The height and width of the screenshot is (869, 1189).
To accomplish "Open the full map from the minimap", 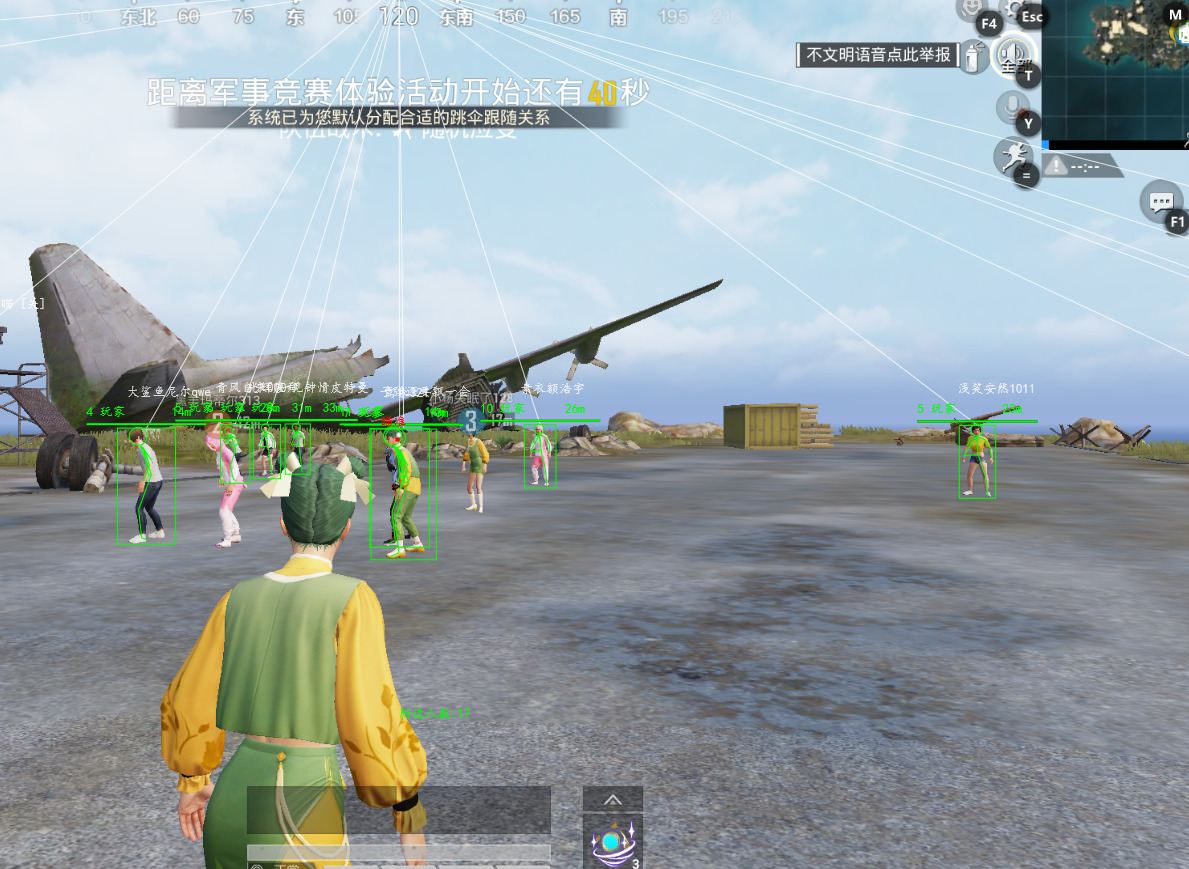I will (1115, 70).
